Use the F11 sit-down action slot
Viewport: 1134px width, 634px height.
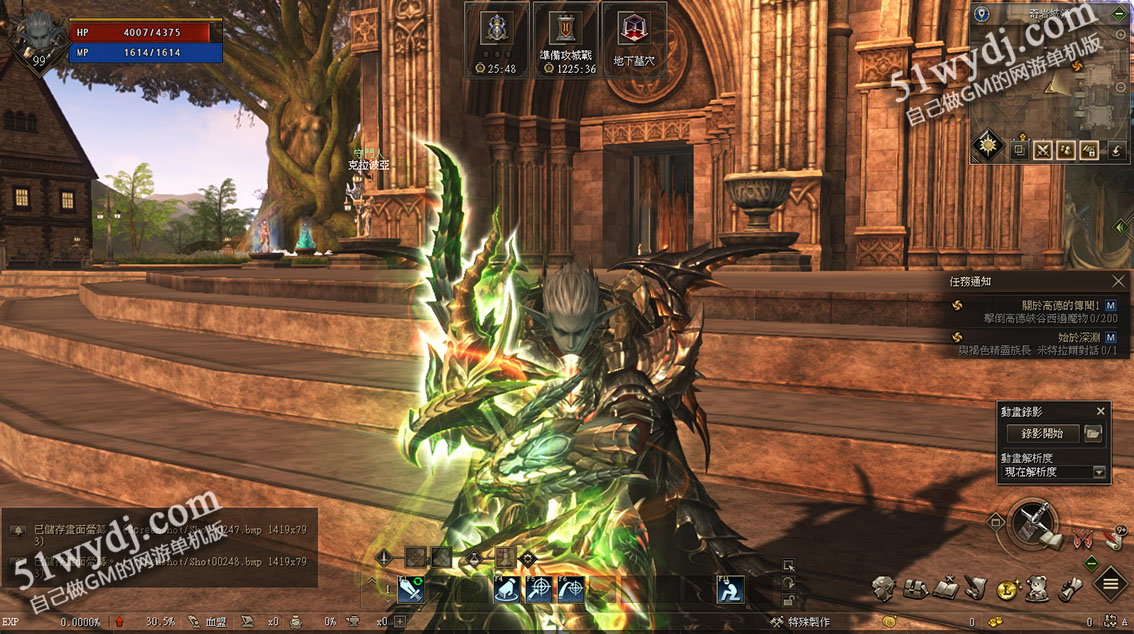pyautogui.click(x=730, y=591)
